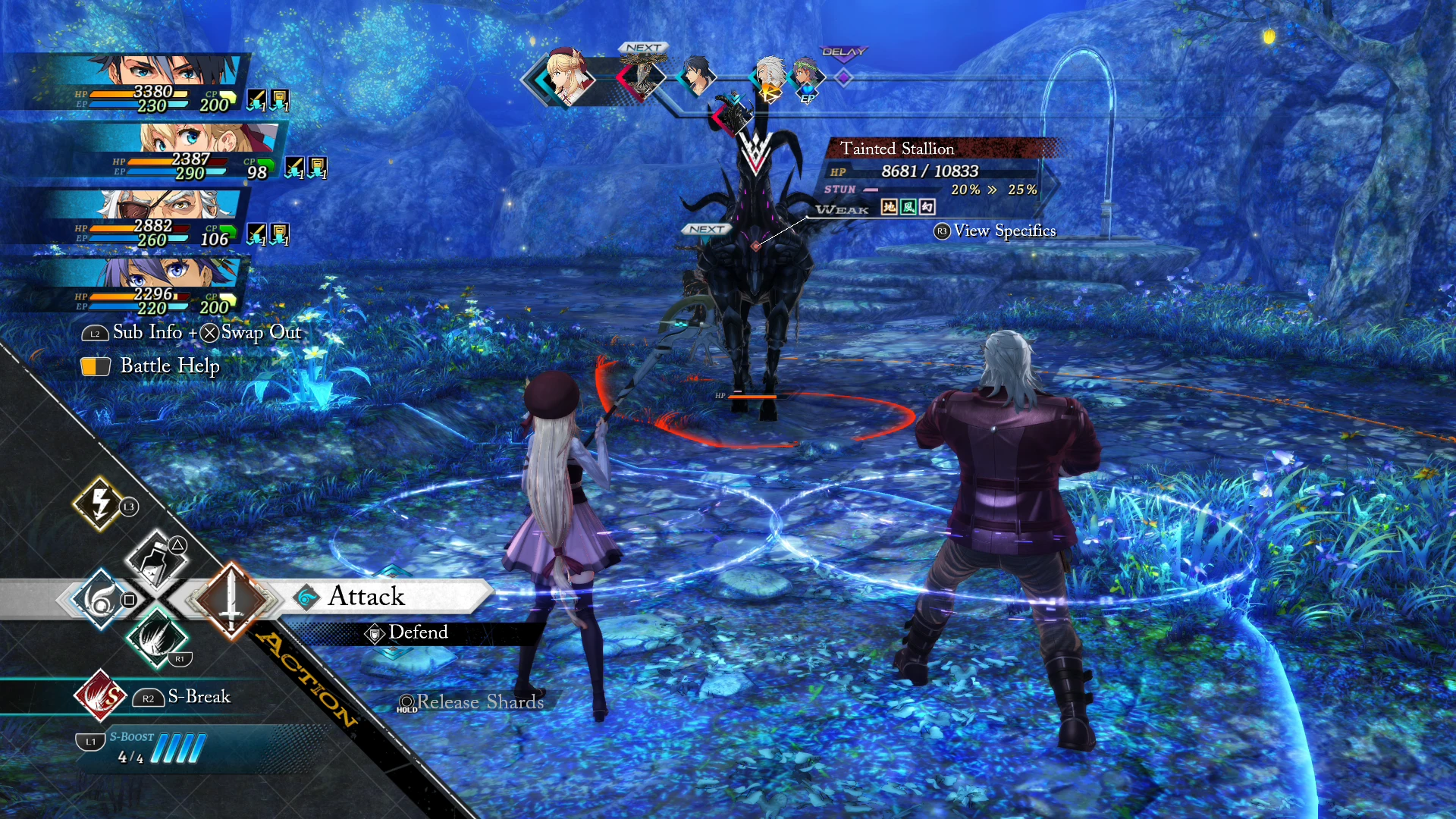The height and width of the screenshot is (819, 1456).
Task: Click the blonde girl's turn-order portrait
Action: (x=565, y=76)
